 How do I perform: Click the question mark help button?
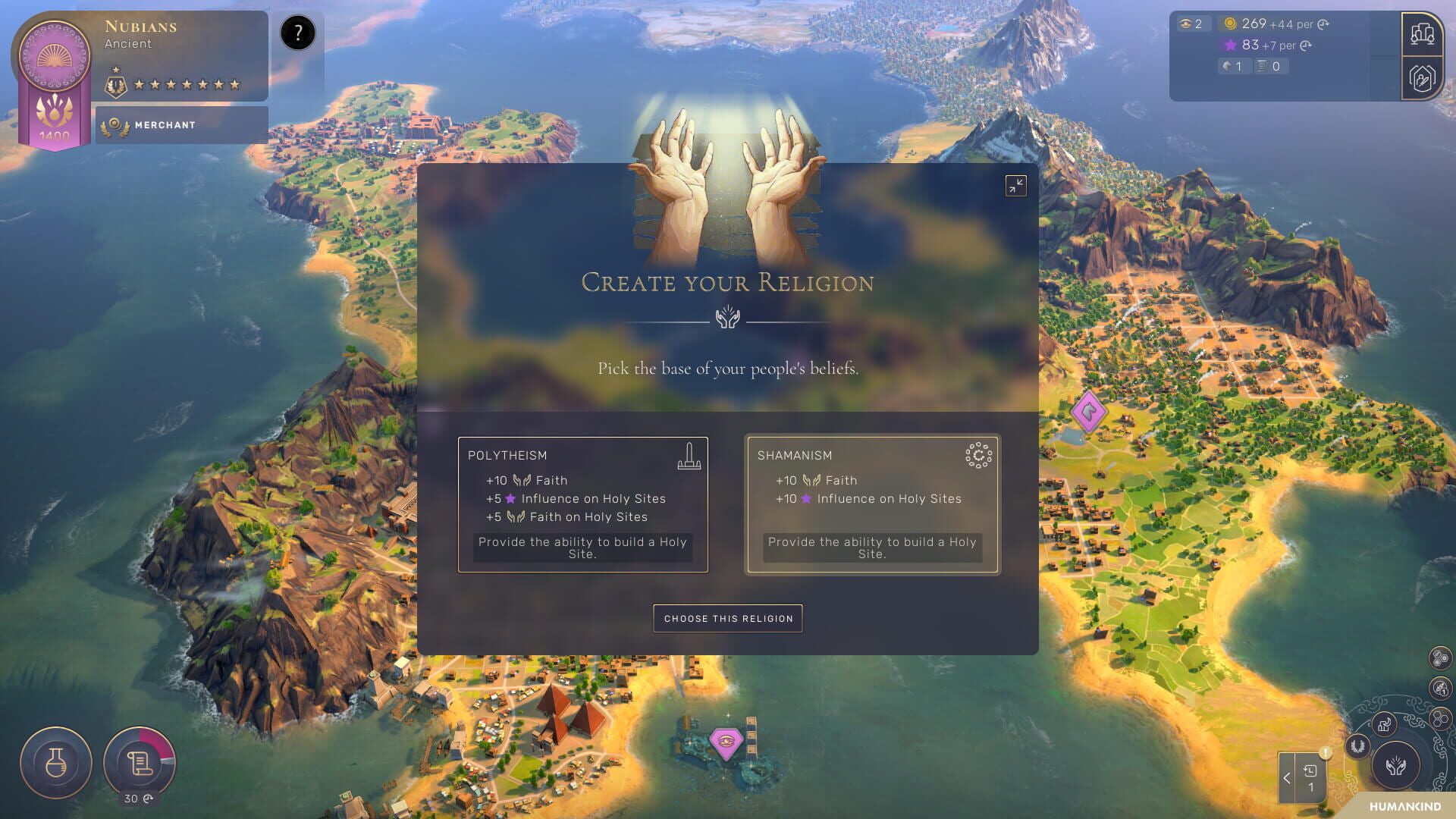297,31
